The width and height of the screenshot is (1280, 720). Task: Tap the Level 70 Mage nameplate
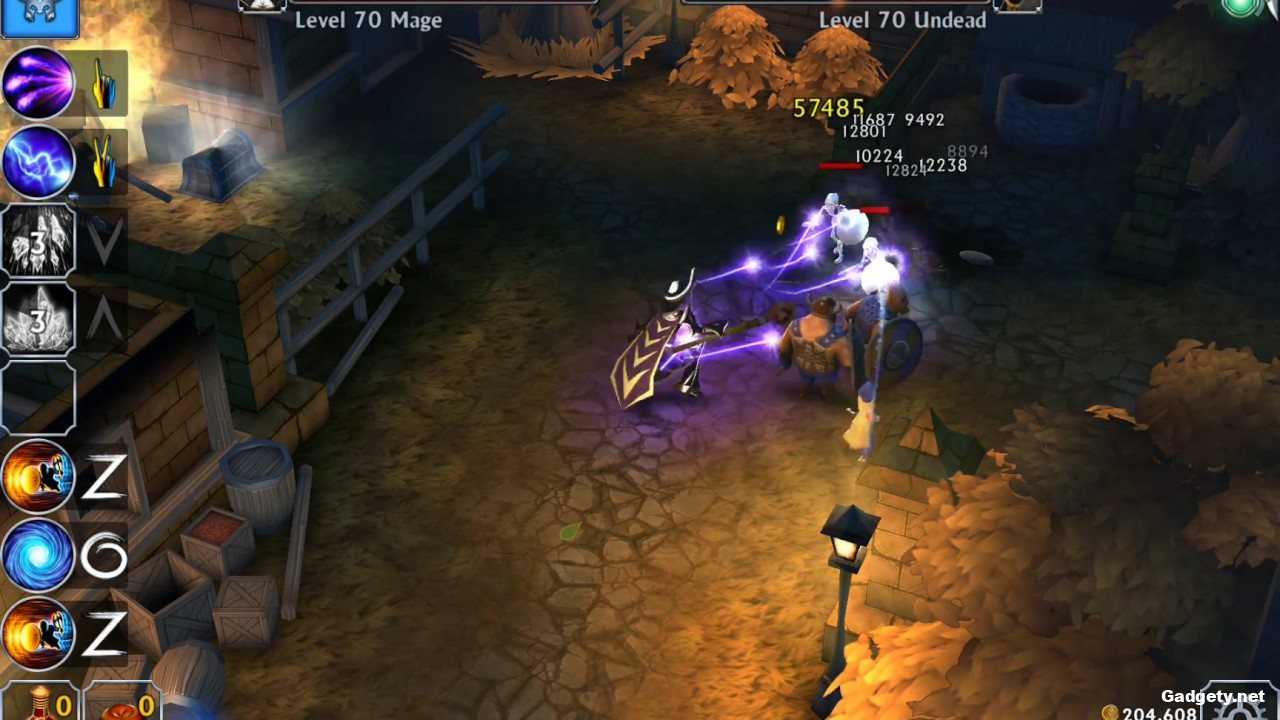(370, 20)
